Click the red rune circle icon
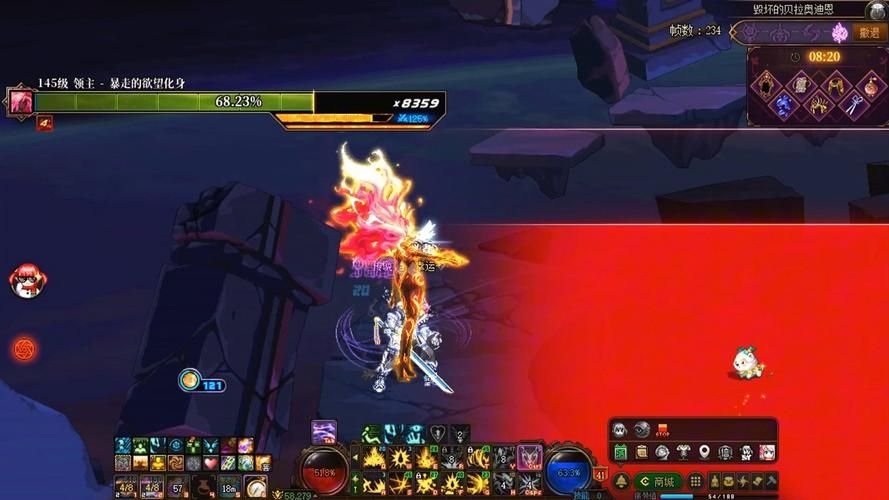This screenshot has height=500, width=889. pos(25,349)
